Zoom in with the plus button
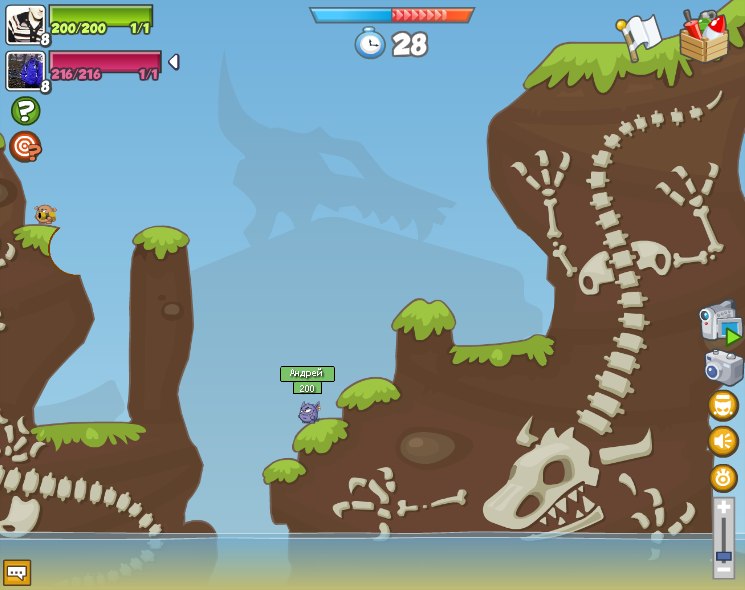 [723, 508]
